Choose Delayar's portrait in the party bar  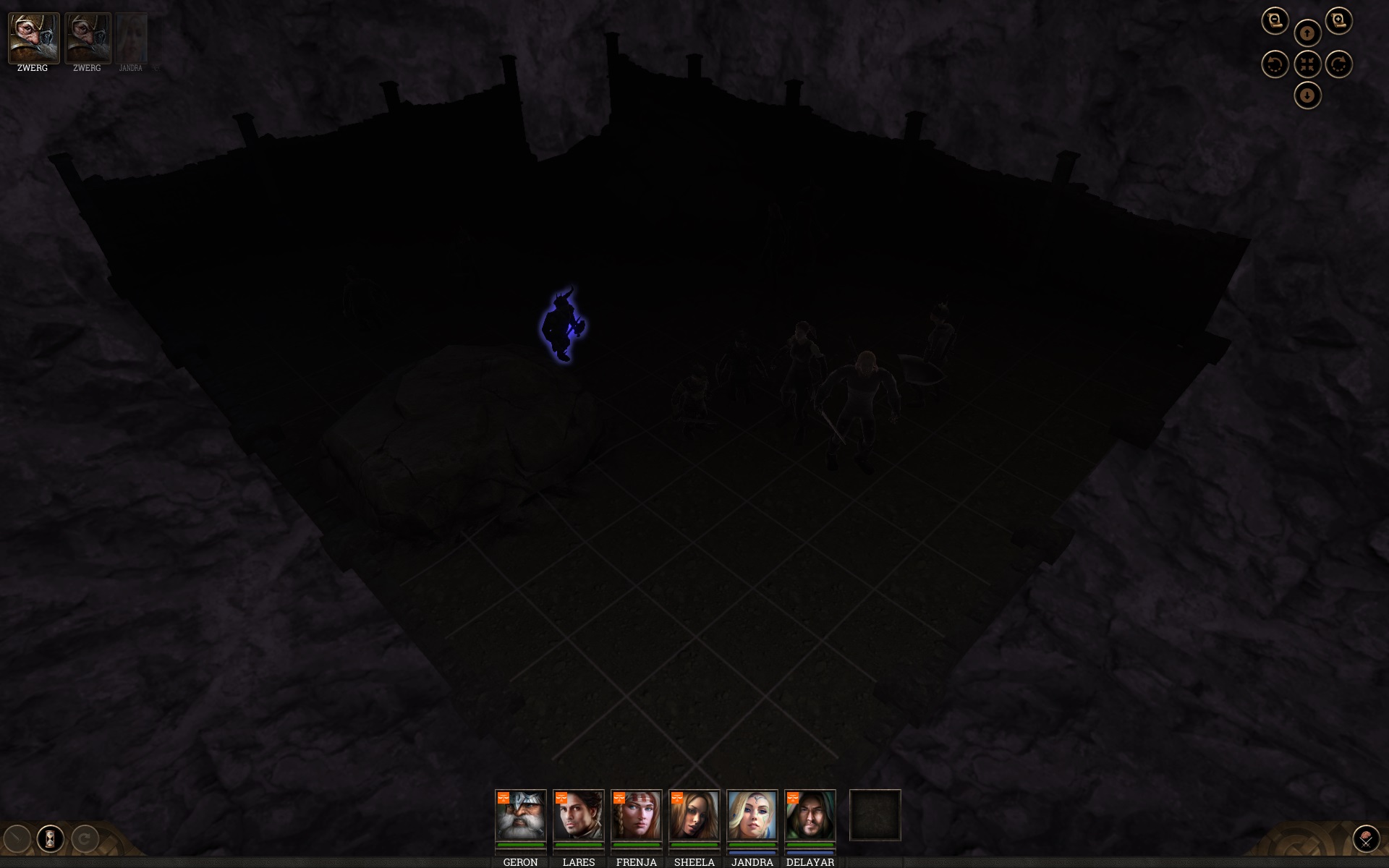(x=810, y=815)
